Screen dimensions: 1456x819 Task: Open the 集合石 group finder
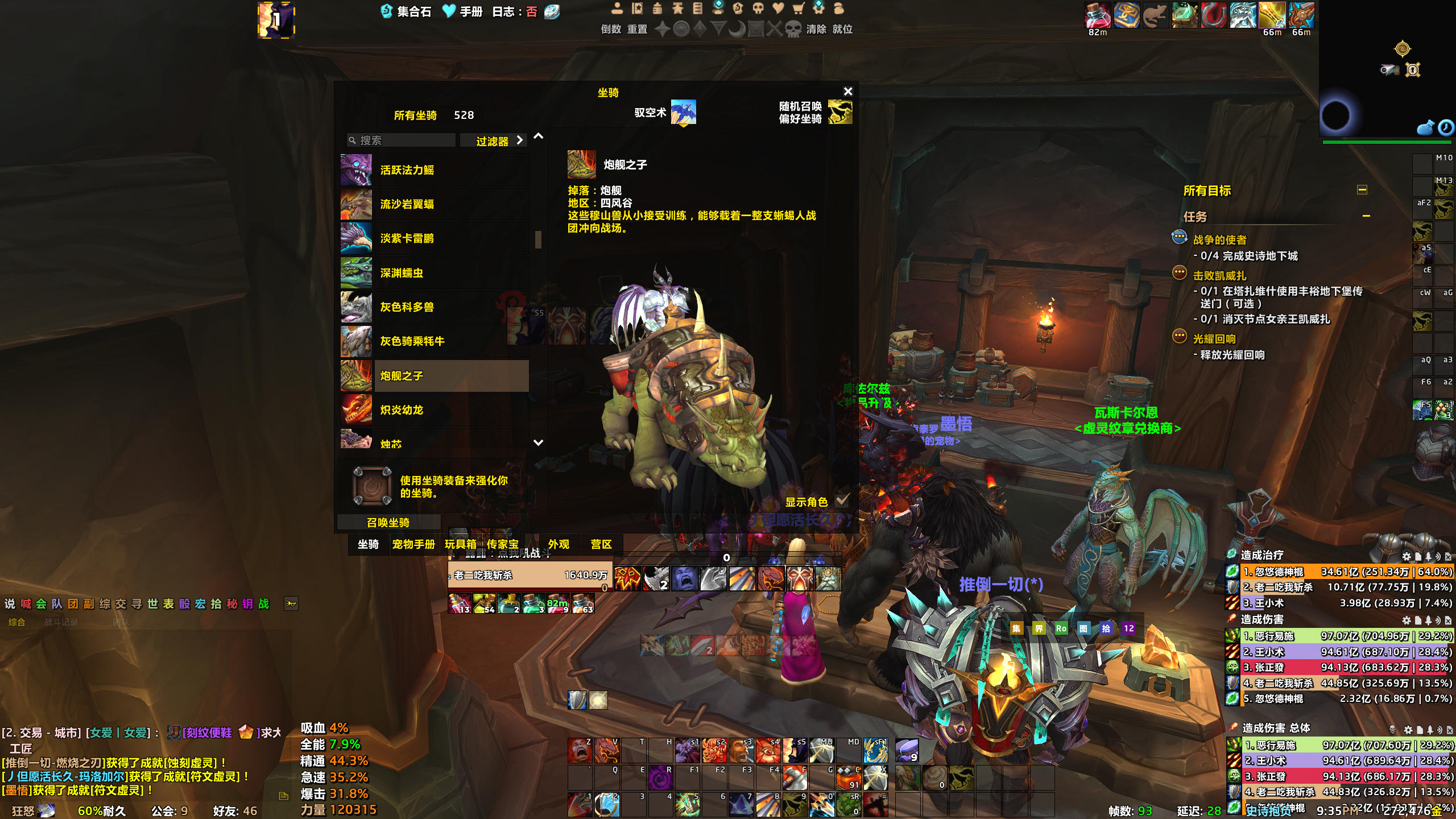(x=406, y=11)
